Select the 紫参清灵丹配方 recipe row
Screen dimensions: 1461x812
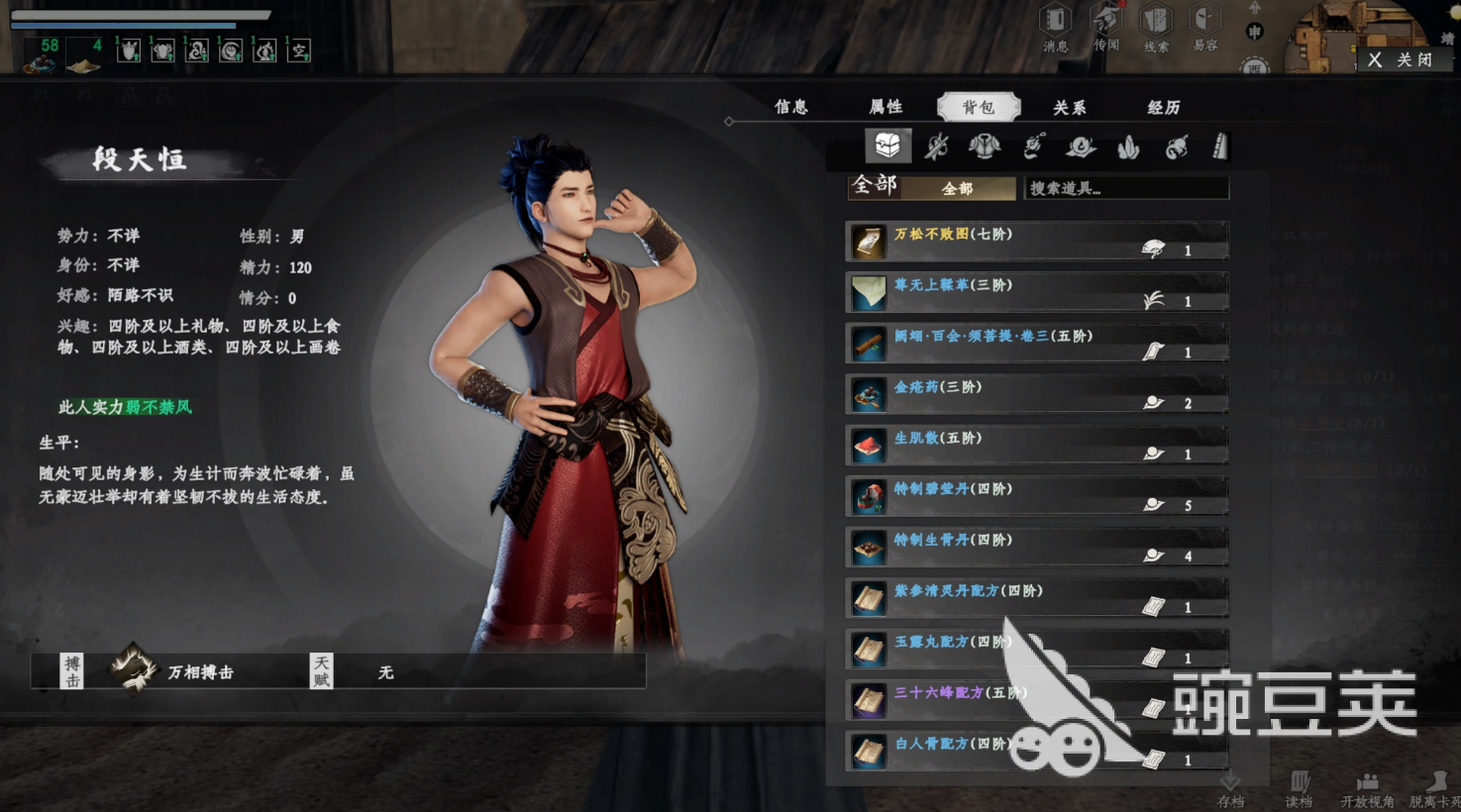(x=1036, y=598)
